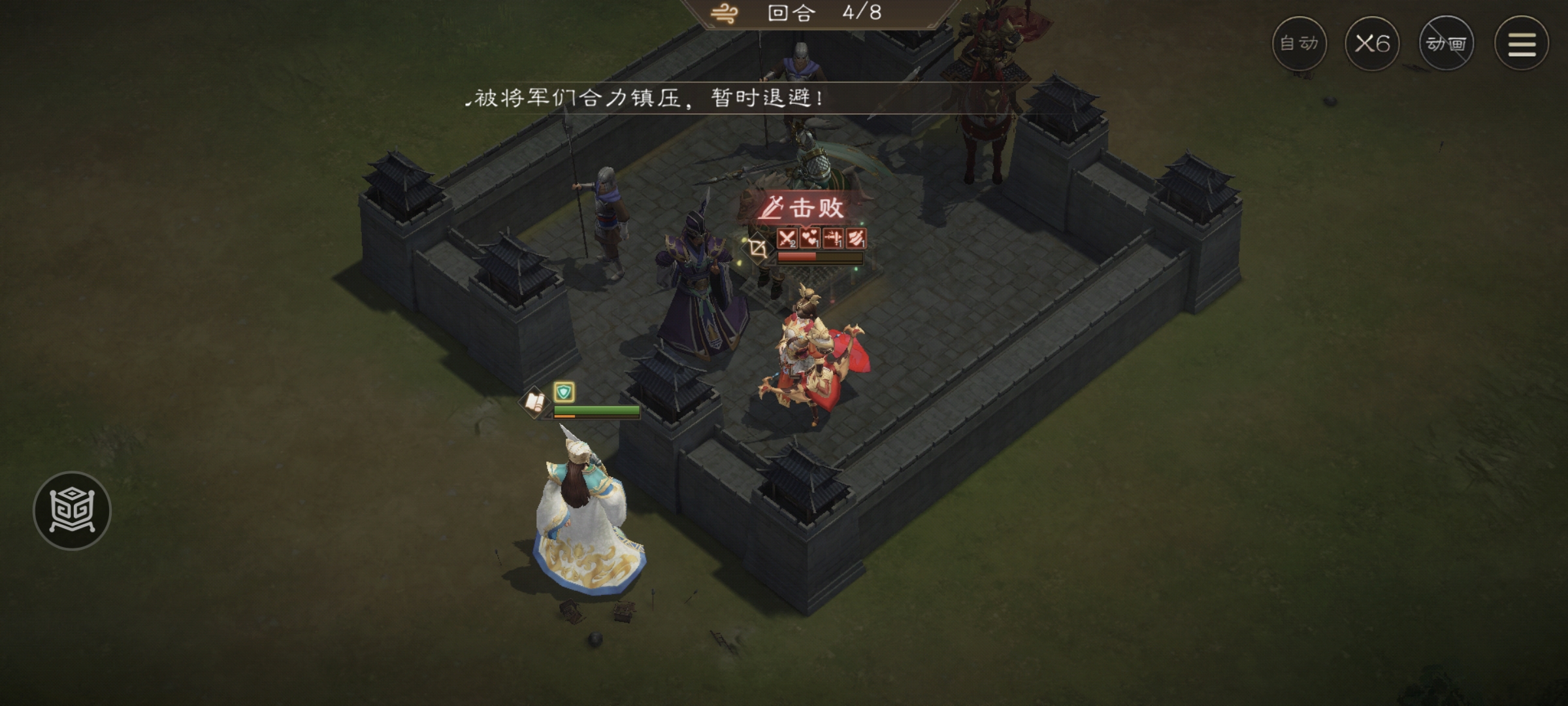The width and height of the screenshot is (1568, 706).
Task: Tap the claw-wound debuff icon showing 1 stack
Action: (856, 238)
